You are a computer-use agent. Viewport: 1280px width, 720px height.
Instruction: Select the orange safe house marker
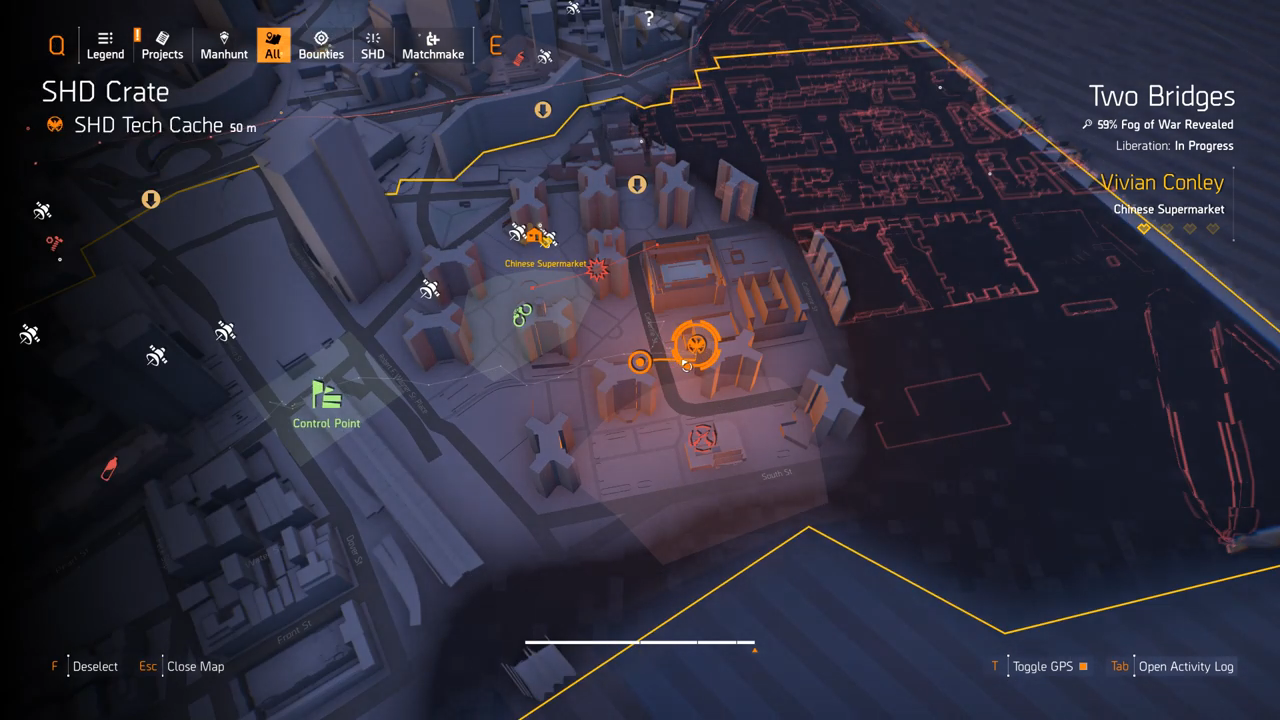pyautogui.click(x=534, y=237)
